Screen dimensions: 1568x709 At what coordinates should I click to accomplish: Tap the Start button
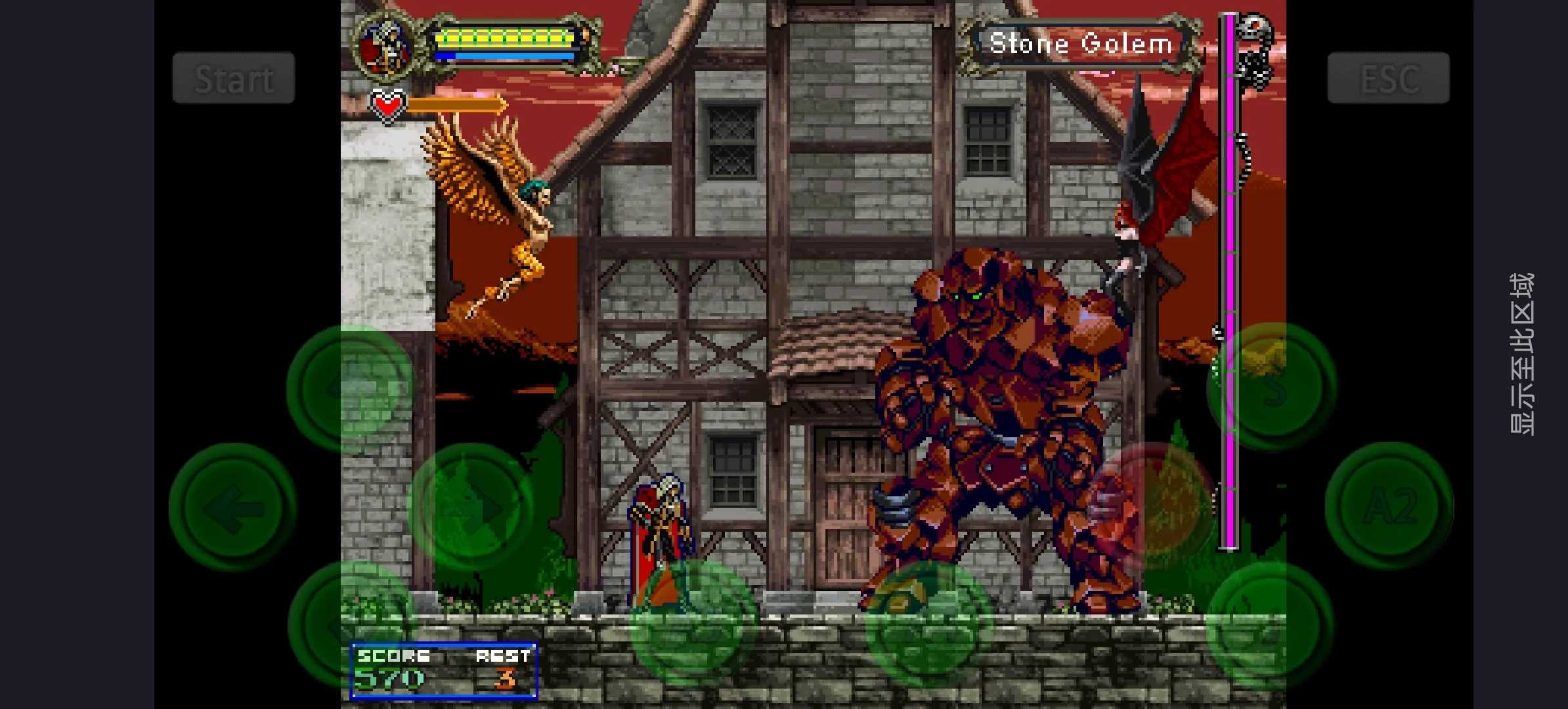pyautogui.click(x=233, y=78)
